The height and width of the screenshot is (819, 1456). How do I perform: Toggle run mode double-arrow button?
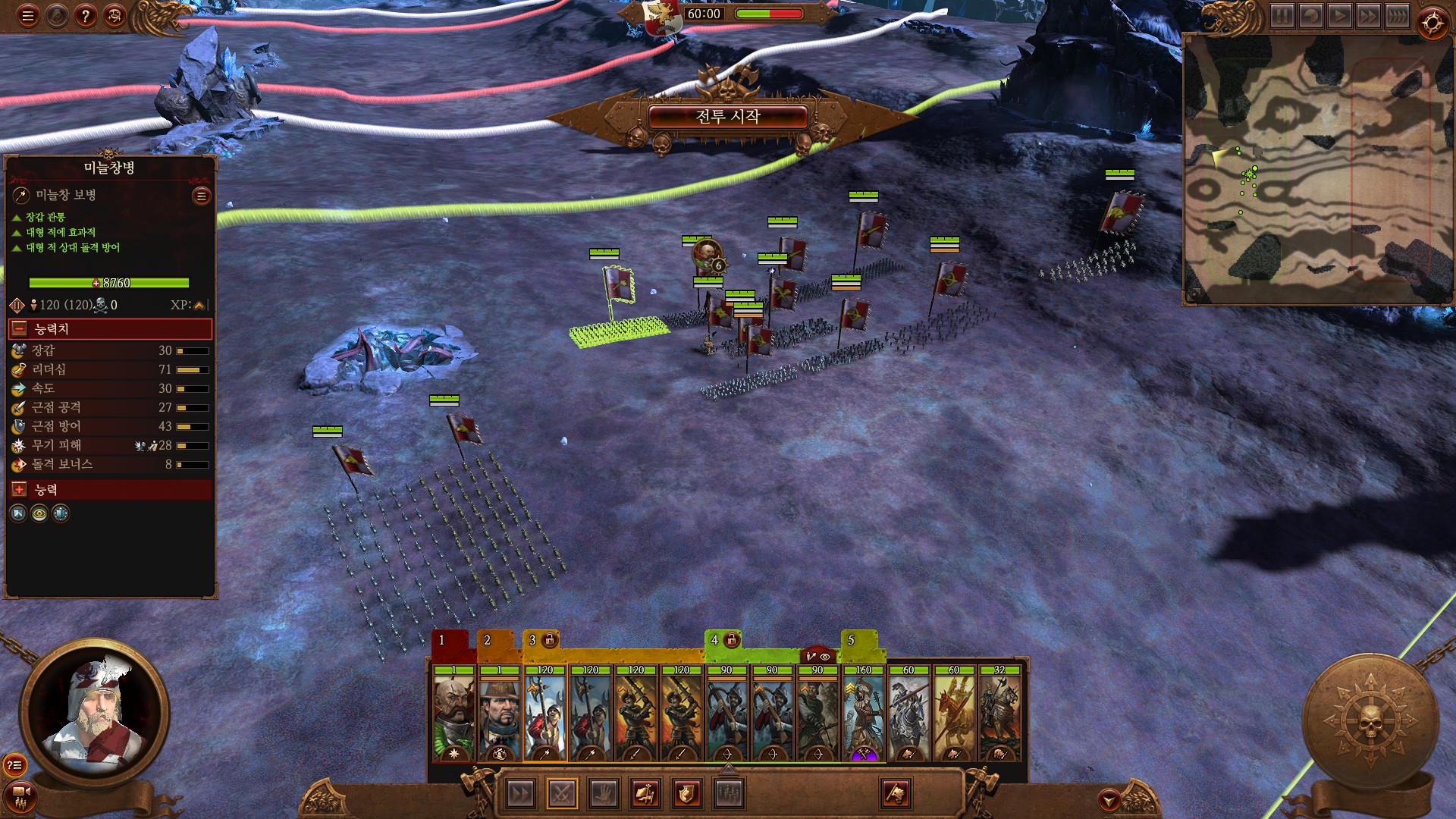520,794
